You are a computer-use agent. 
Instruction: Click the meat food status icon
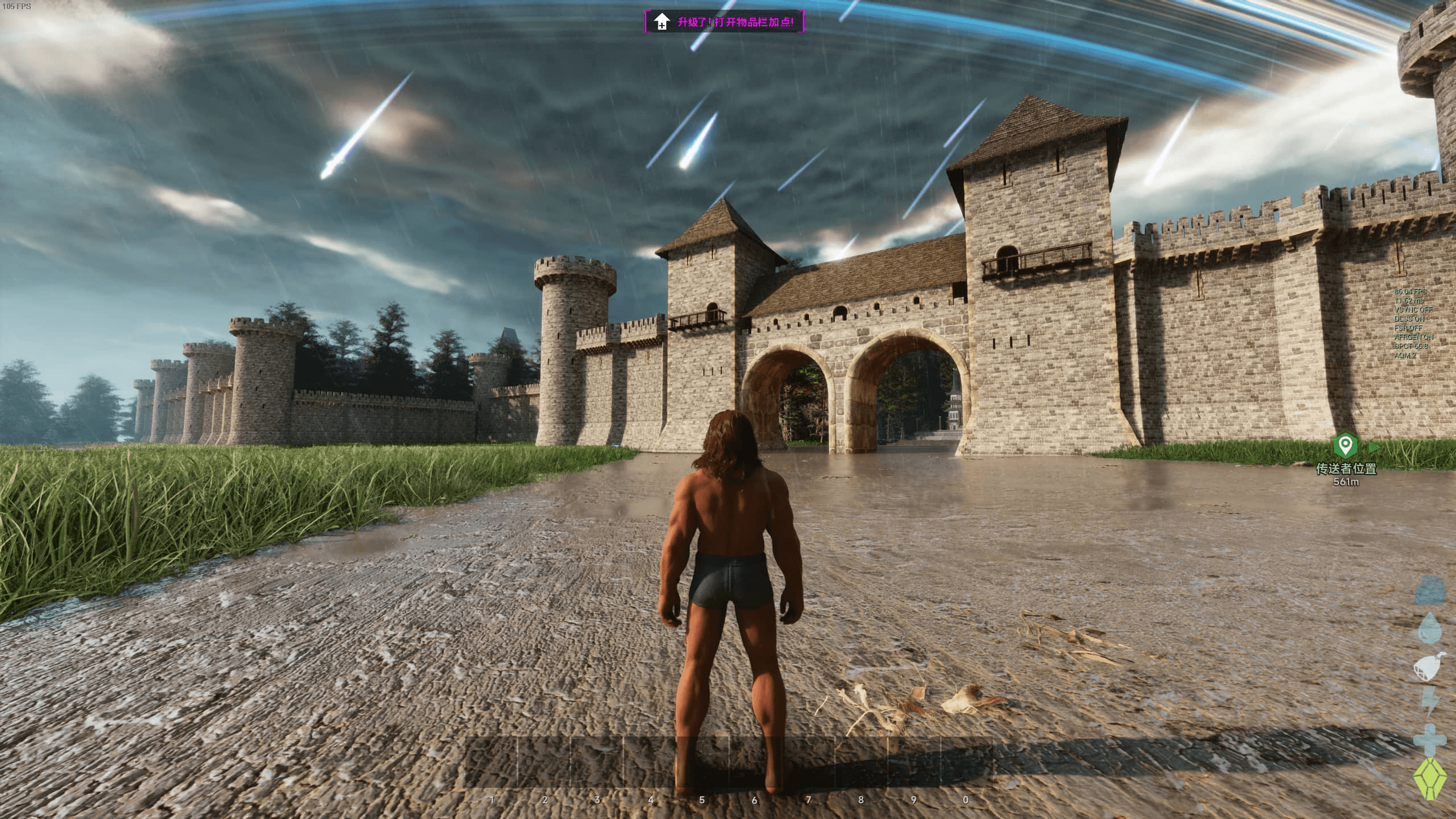[x=1429, y=667]
